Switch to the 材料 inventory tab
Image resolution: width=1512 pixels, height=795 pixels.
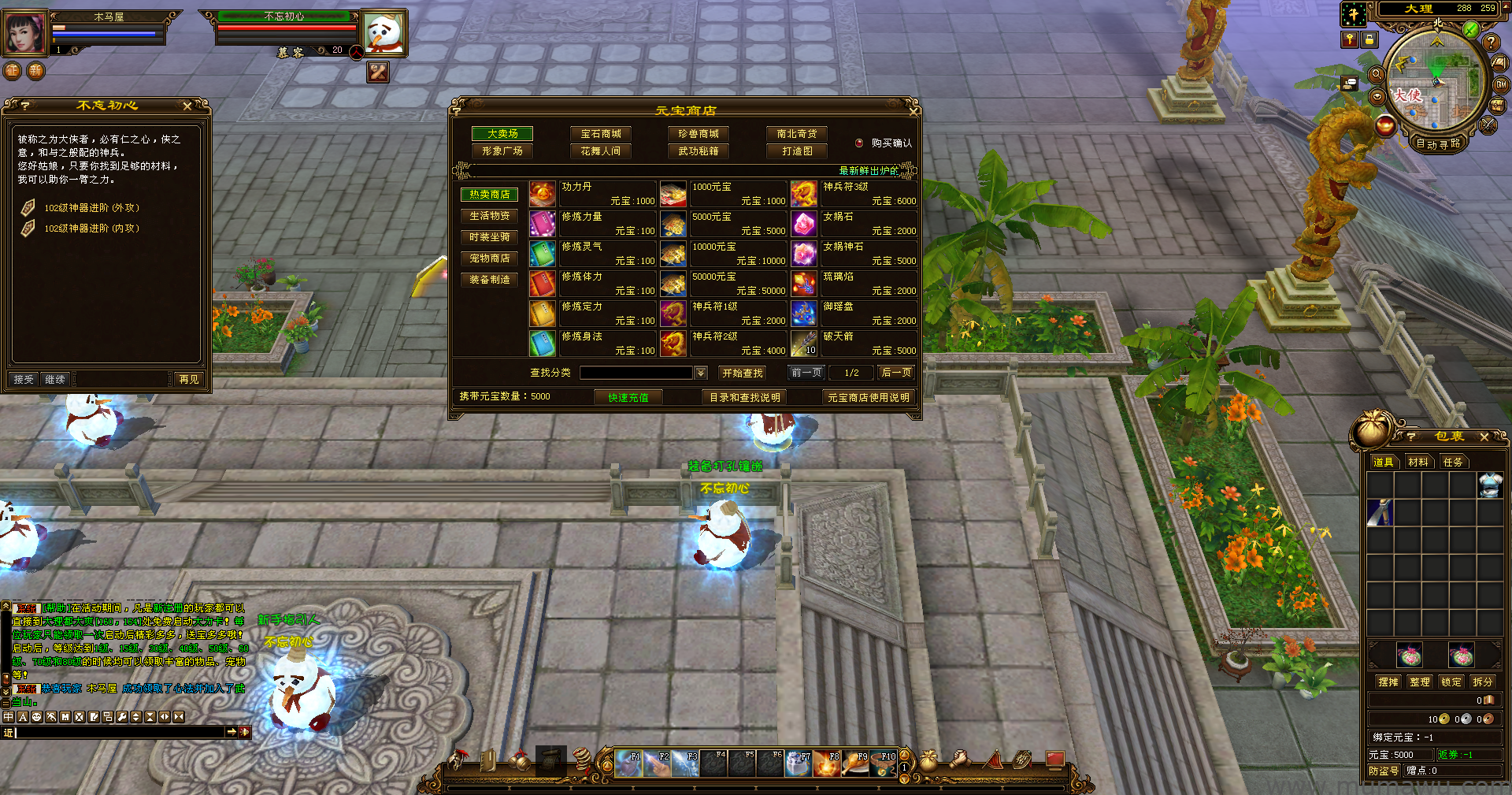click(1417, 462)
